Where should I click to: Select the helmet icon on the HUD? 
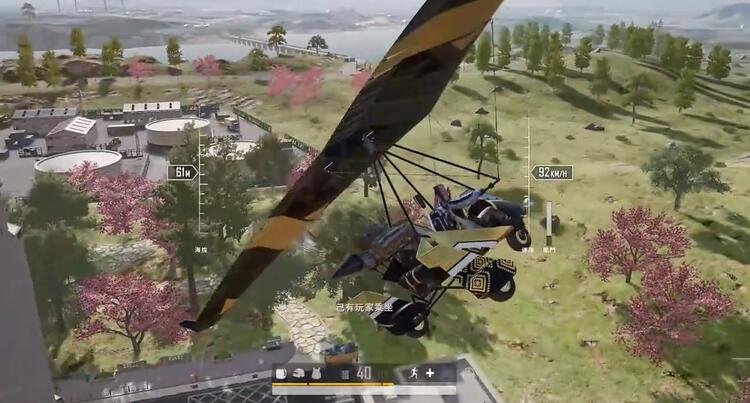(x=297, y=373)
